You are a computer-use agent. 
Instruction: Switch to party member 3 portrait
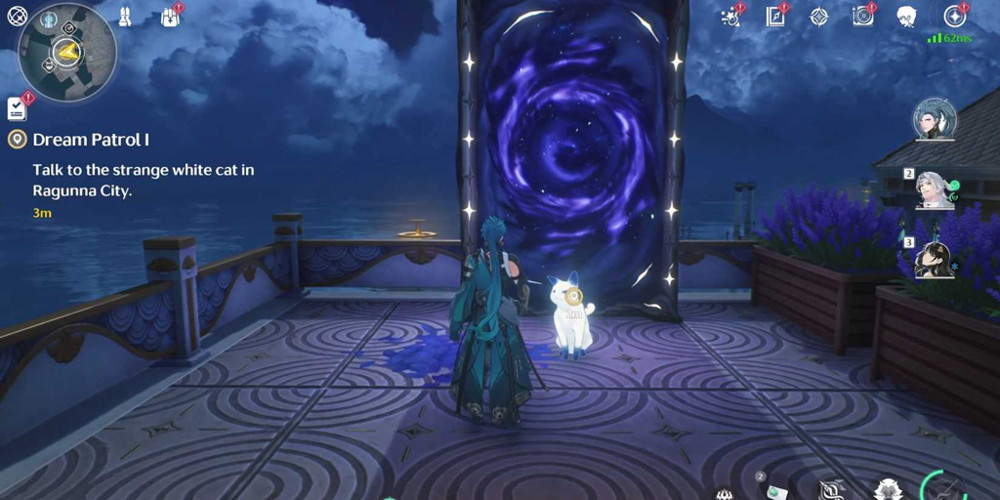coord(935,260)
